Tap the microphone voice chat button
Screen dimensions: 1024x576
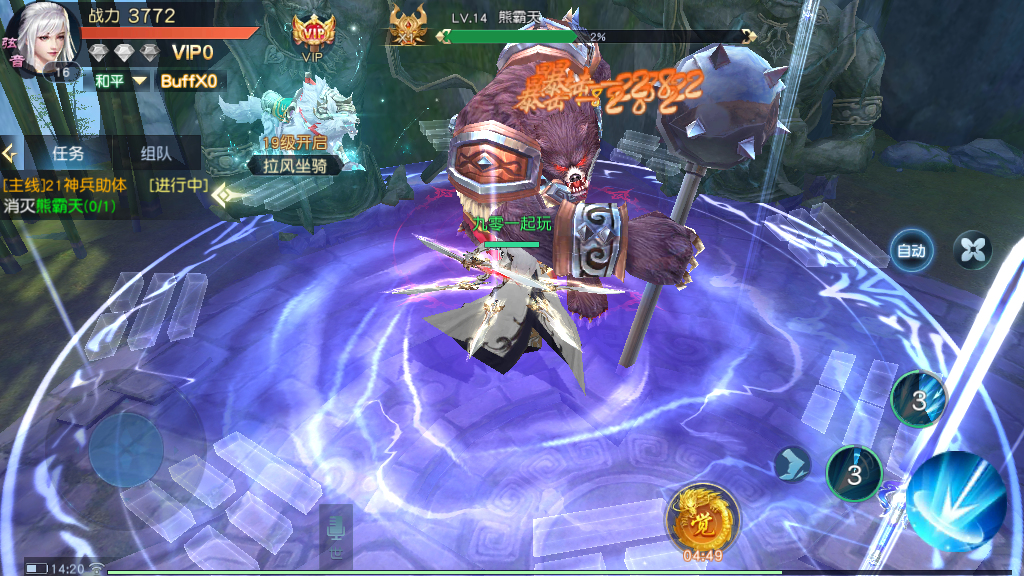336,528
